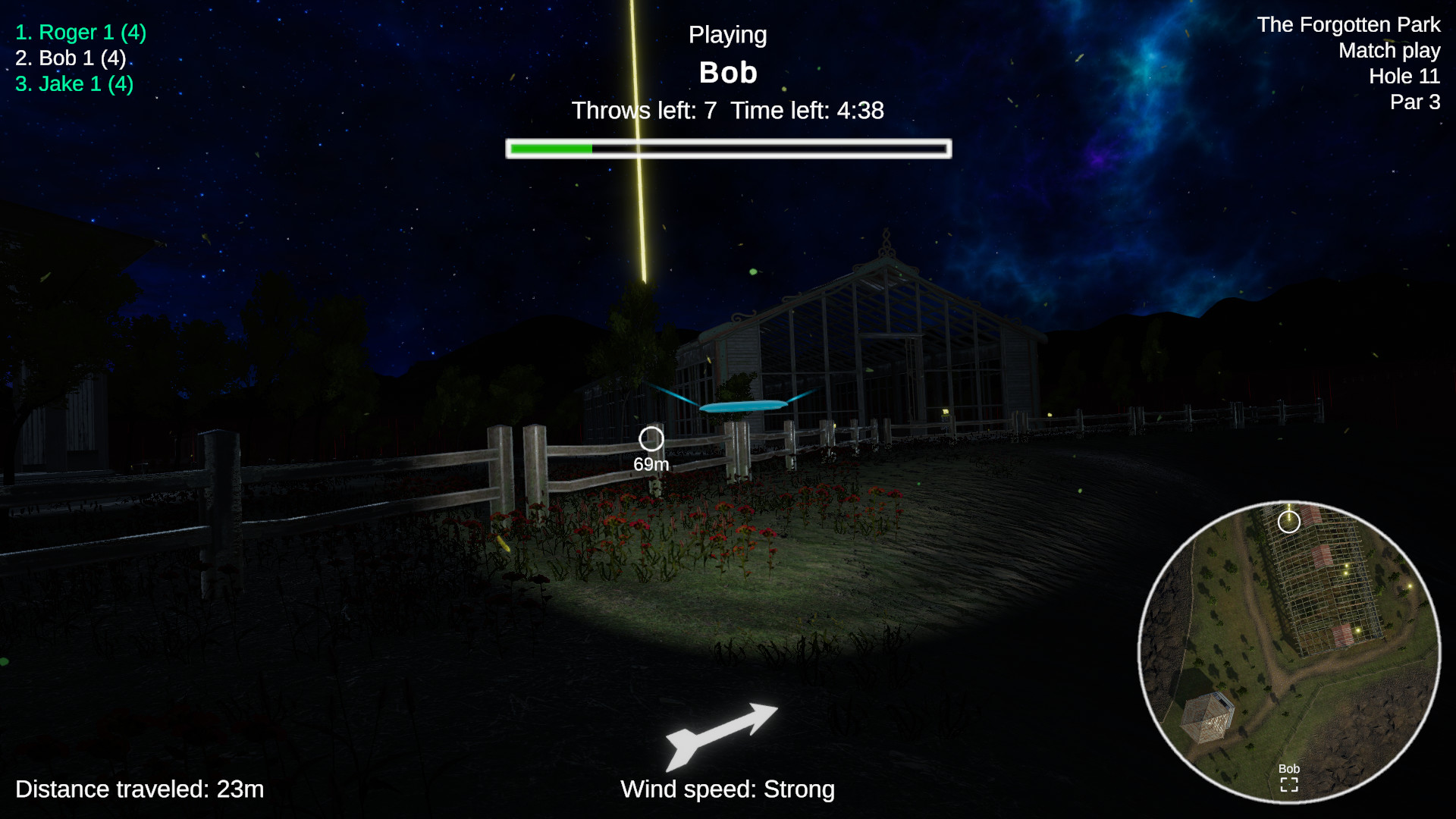Select the 'Roger 1 (4)' scoreboard entry
Screen dimensions: 1456x819
click(x=80, y=32)
